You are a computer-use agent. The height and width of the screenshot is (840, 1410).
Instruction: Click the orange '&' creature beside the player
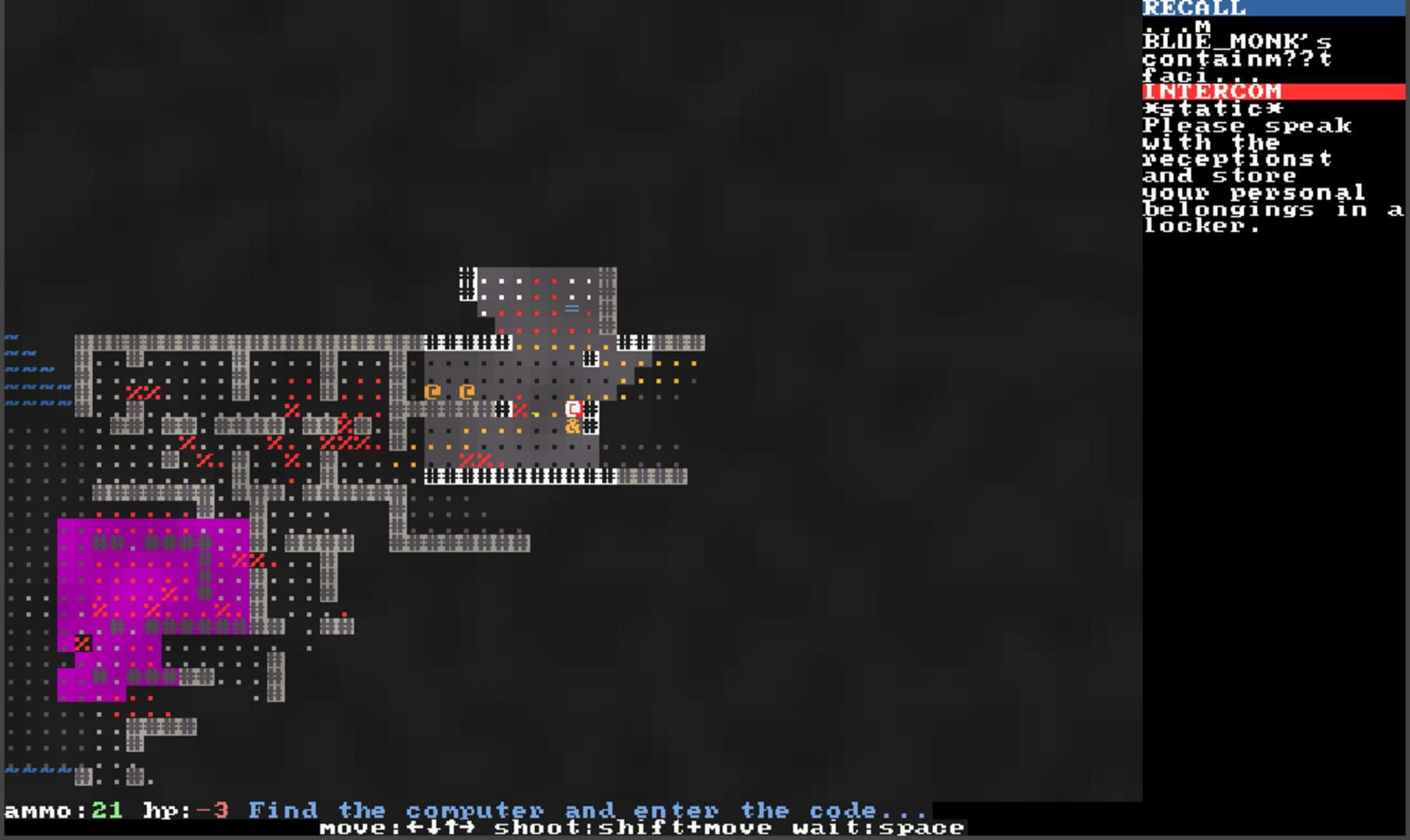pyautogui.click(x=572, y=427)
